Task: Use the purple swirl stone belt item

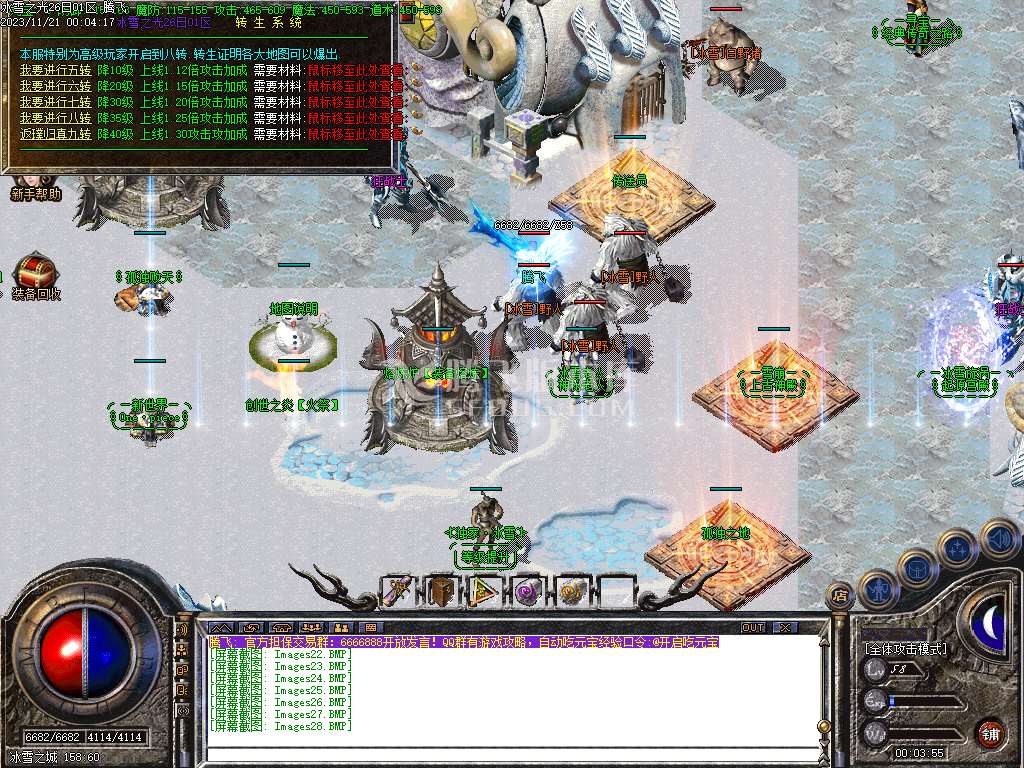Action: coord(529,592)
